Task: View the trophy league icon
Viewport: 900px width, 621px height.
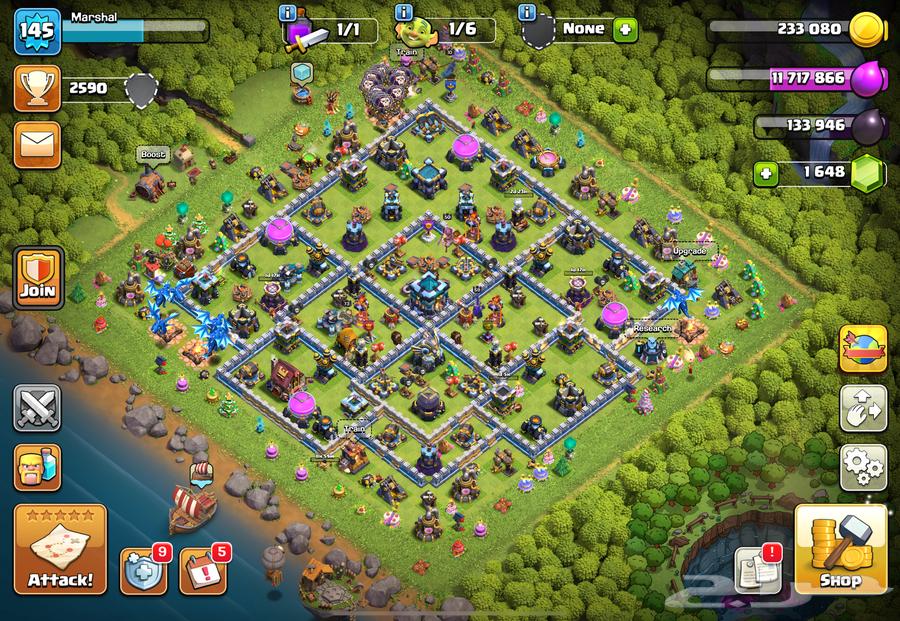Action: click(38, 88)
